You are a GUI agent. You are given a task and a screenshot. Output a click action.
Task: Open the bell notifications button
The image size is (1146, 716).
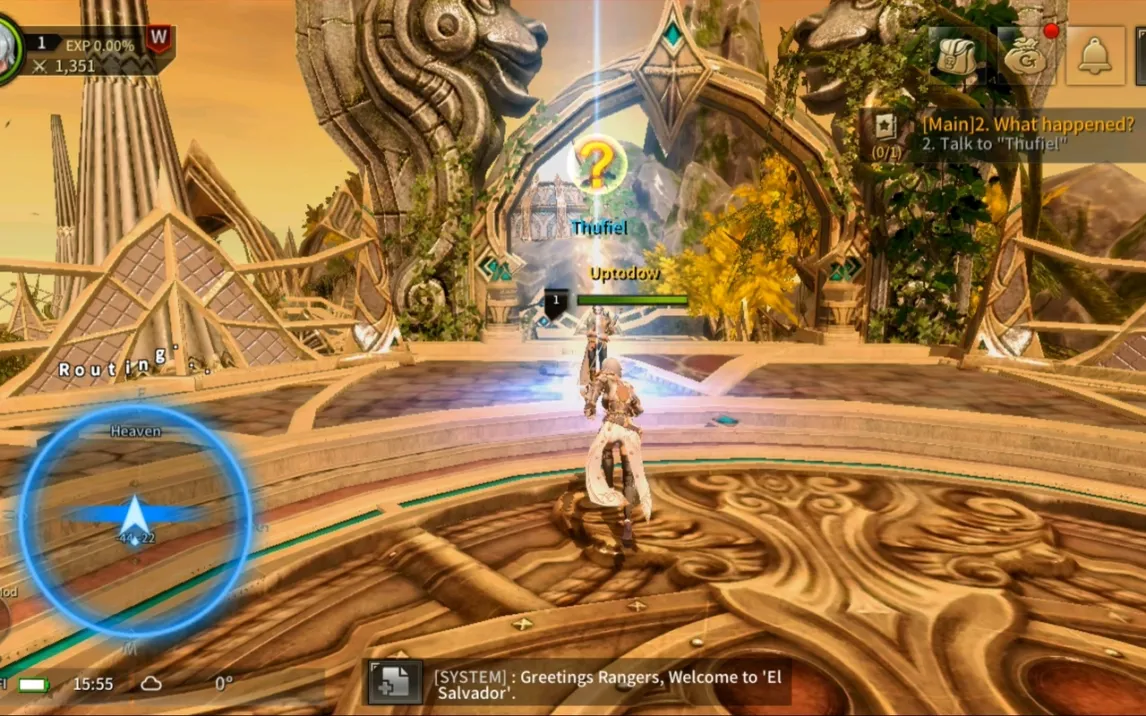pos(1095,55)
